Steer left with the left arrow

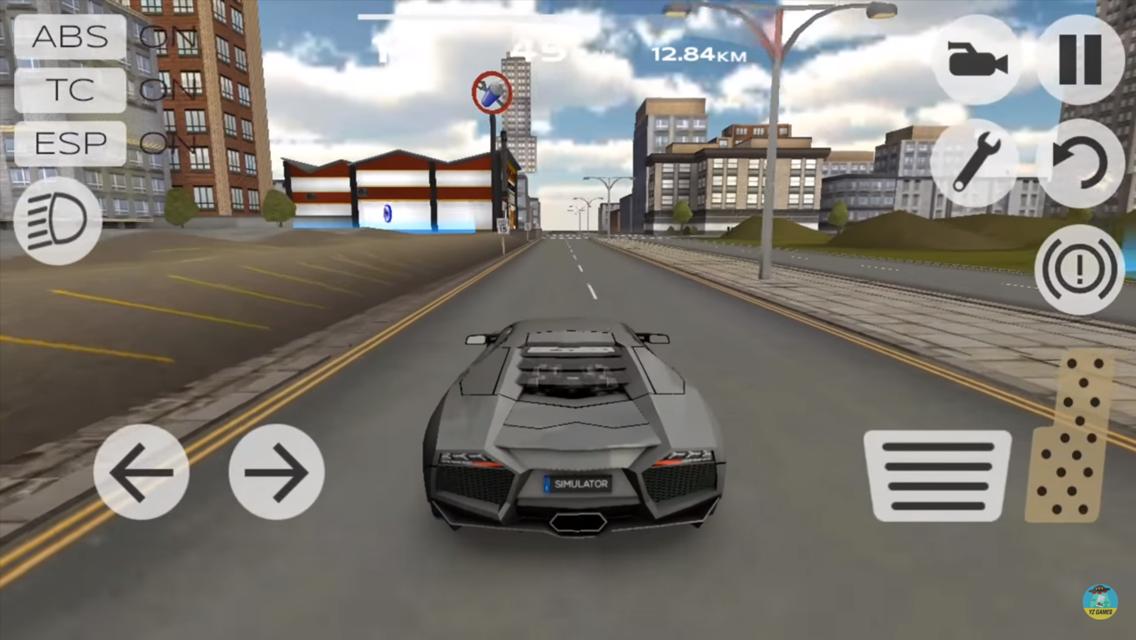[x=141, y=472]
